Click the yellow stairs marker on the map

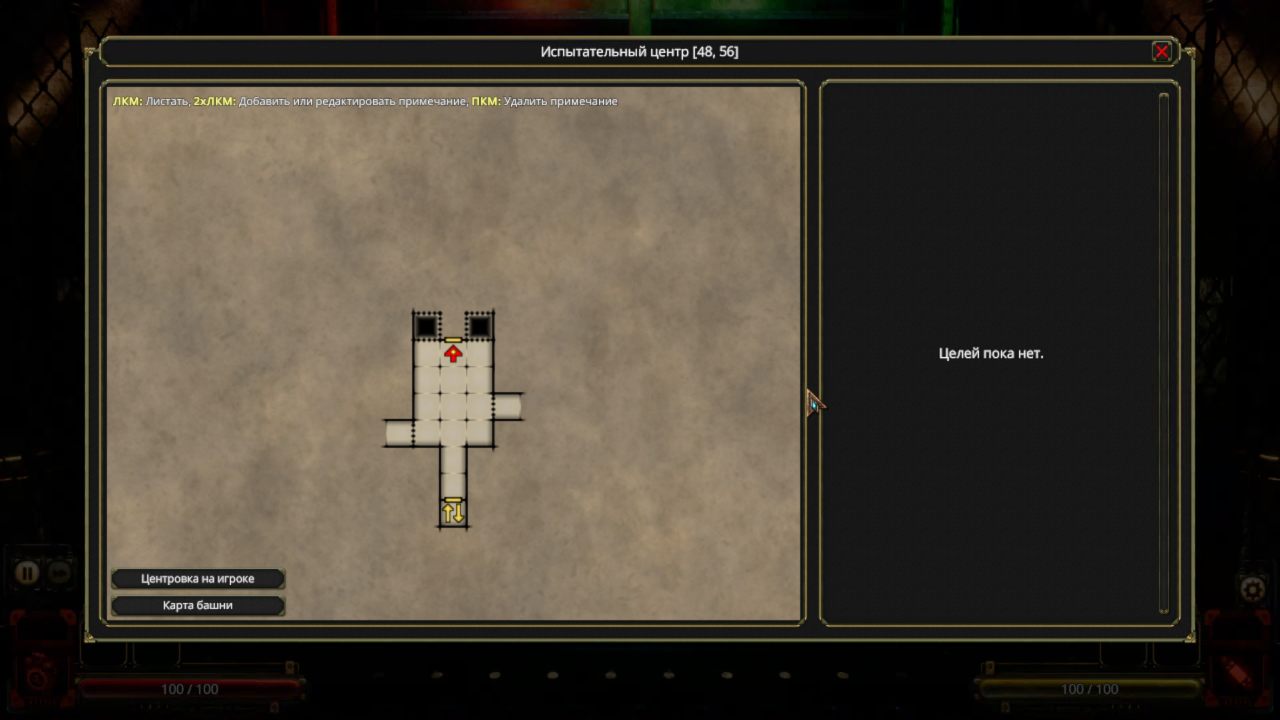(x=453, y=512)
